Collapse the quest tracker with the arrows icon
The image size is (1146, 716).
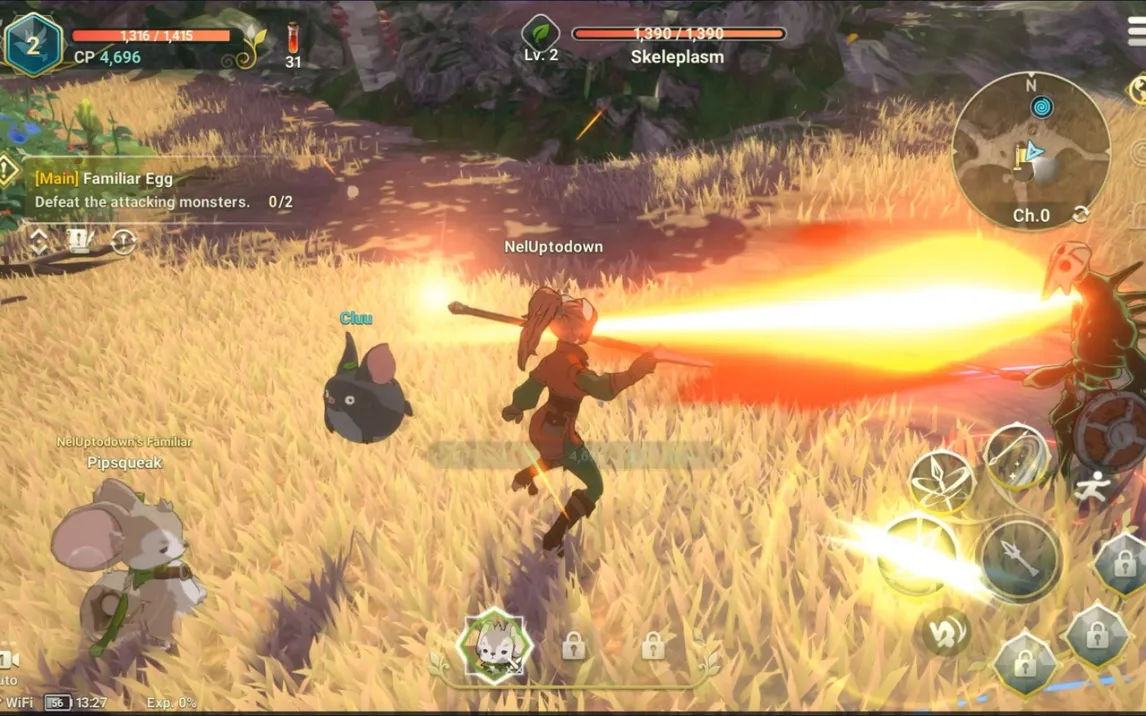tap(39, 241)
